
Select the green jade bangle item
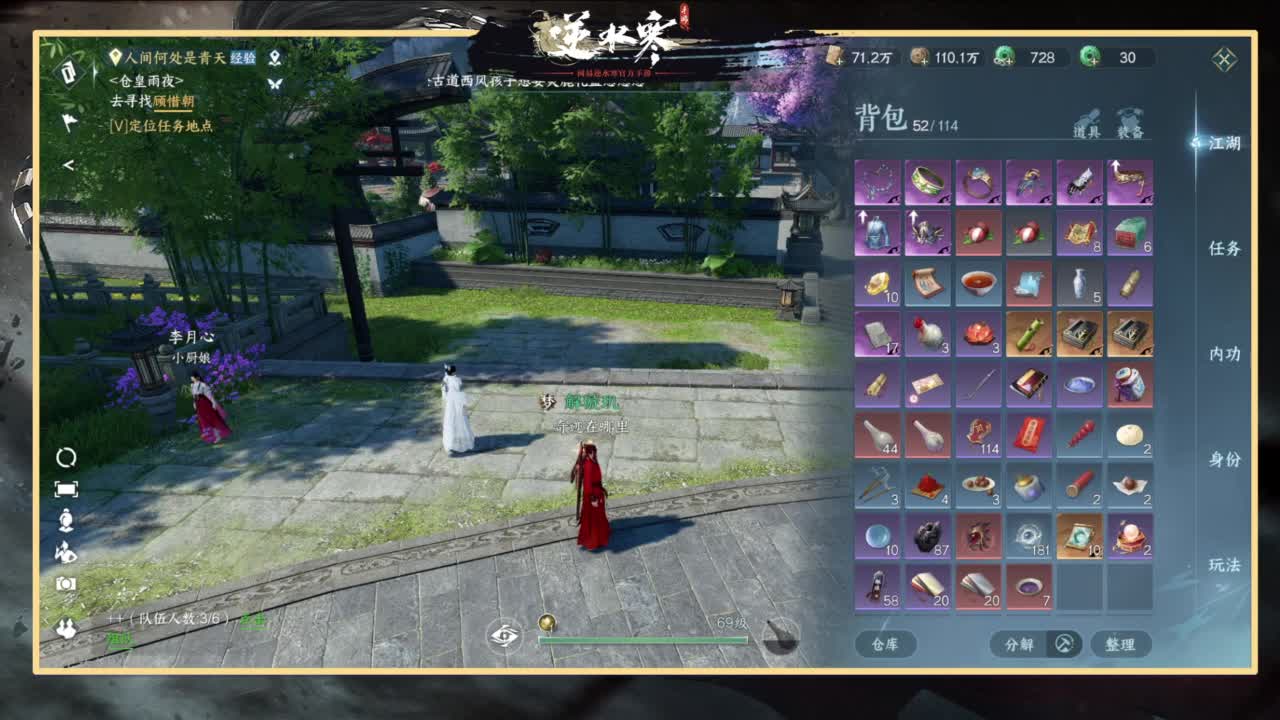pyautogui.click(x=928, y=183)
